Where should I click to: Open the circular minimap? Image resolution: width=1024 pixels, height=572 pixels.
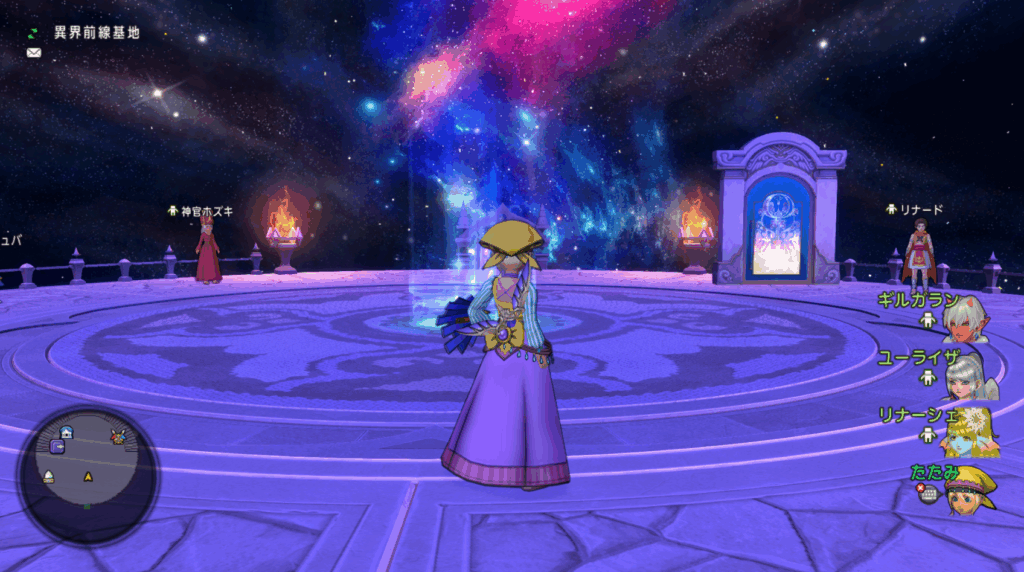(88, 476)
